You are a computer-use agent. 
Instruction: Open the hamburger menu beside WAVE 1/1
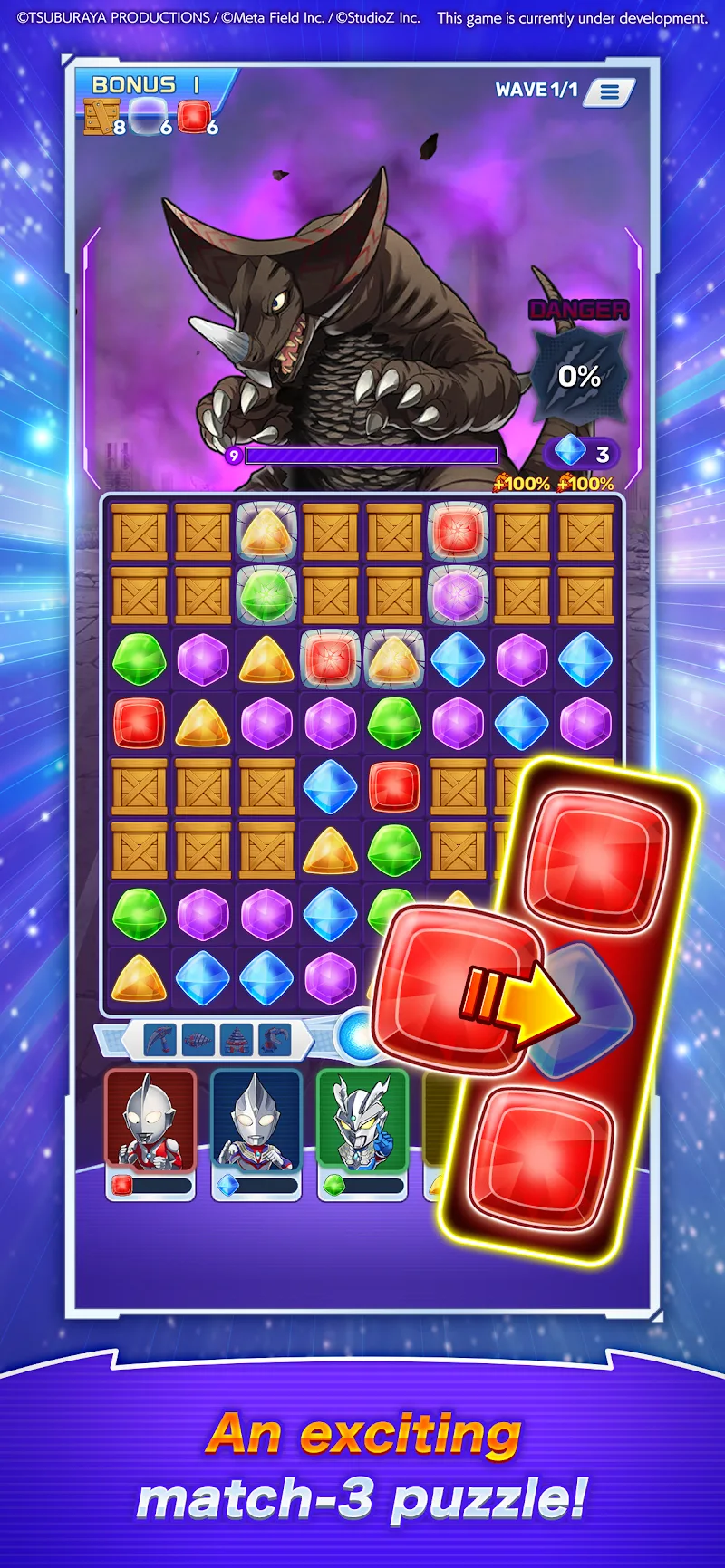coord(610,91)
